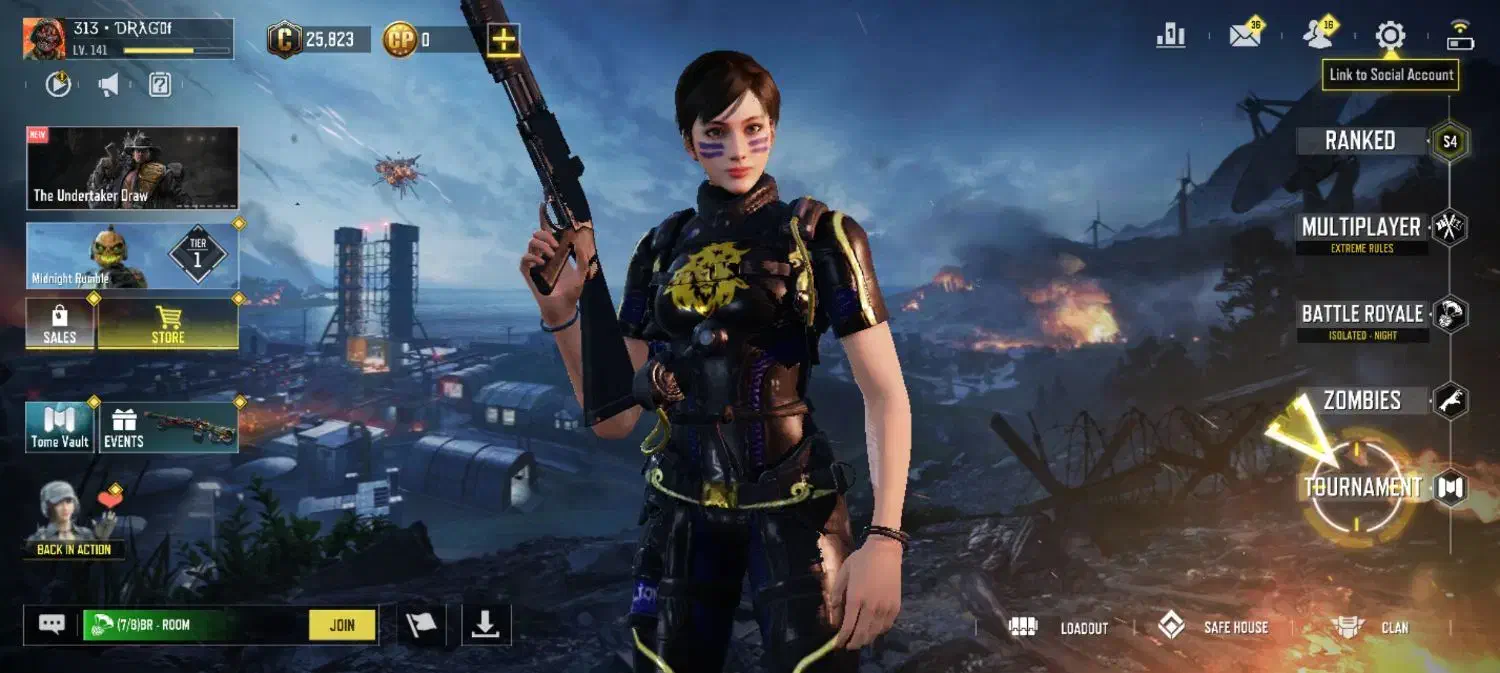Open the Clan page
1500x673 pixels.
pyautogui.click(x=1370, y=628)
